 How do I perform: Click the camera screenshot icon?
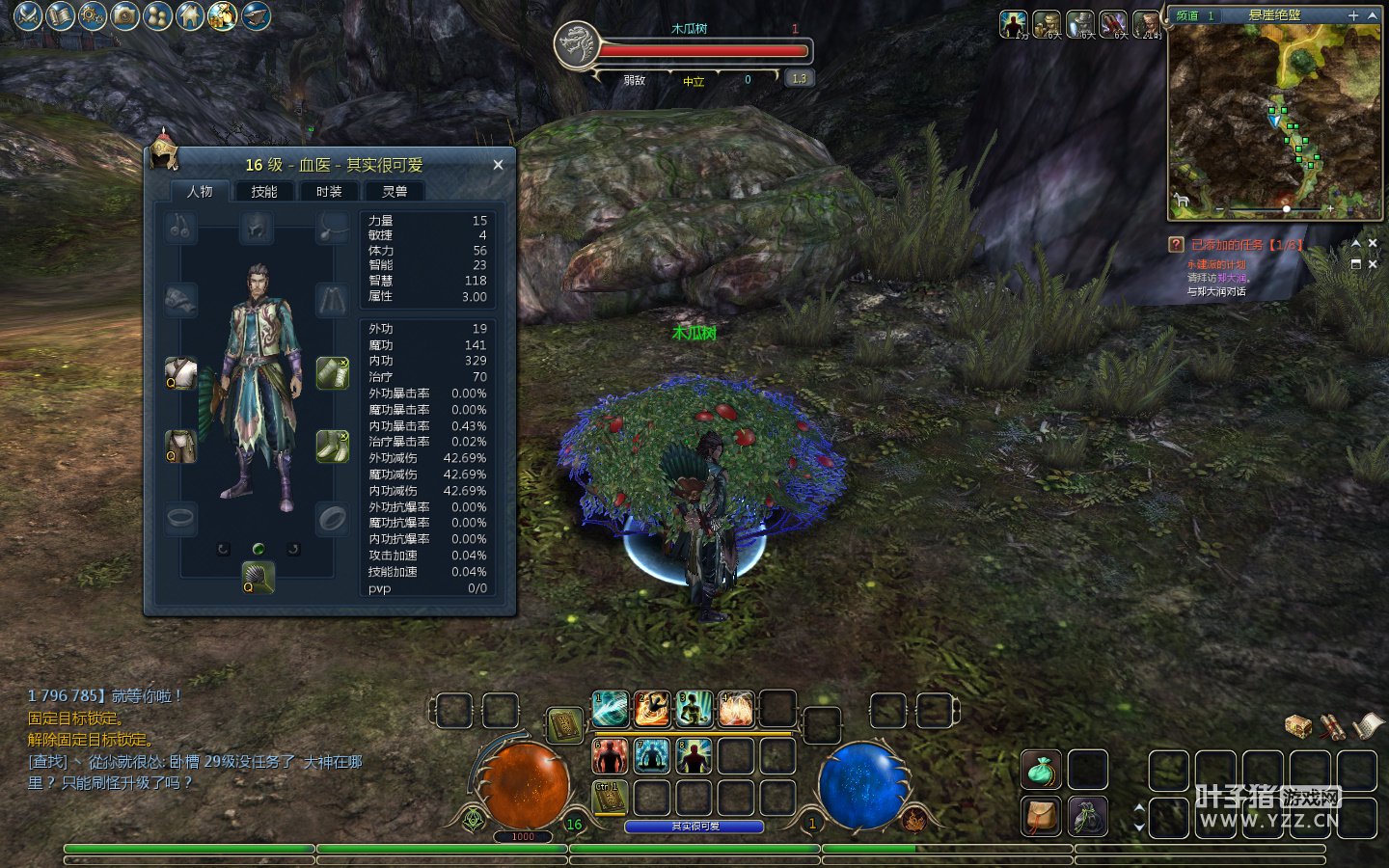124,15
